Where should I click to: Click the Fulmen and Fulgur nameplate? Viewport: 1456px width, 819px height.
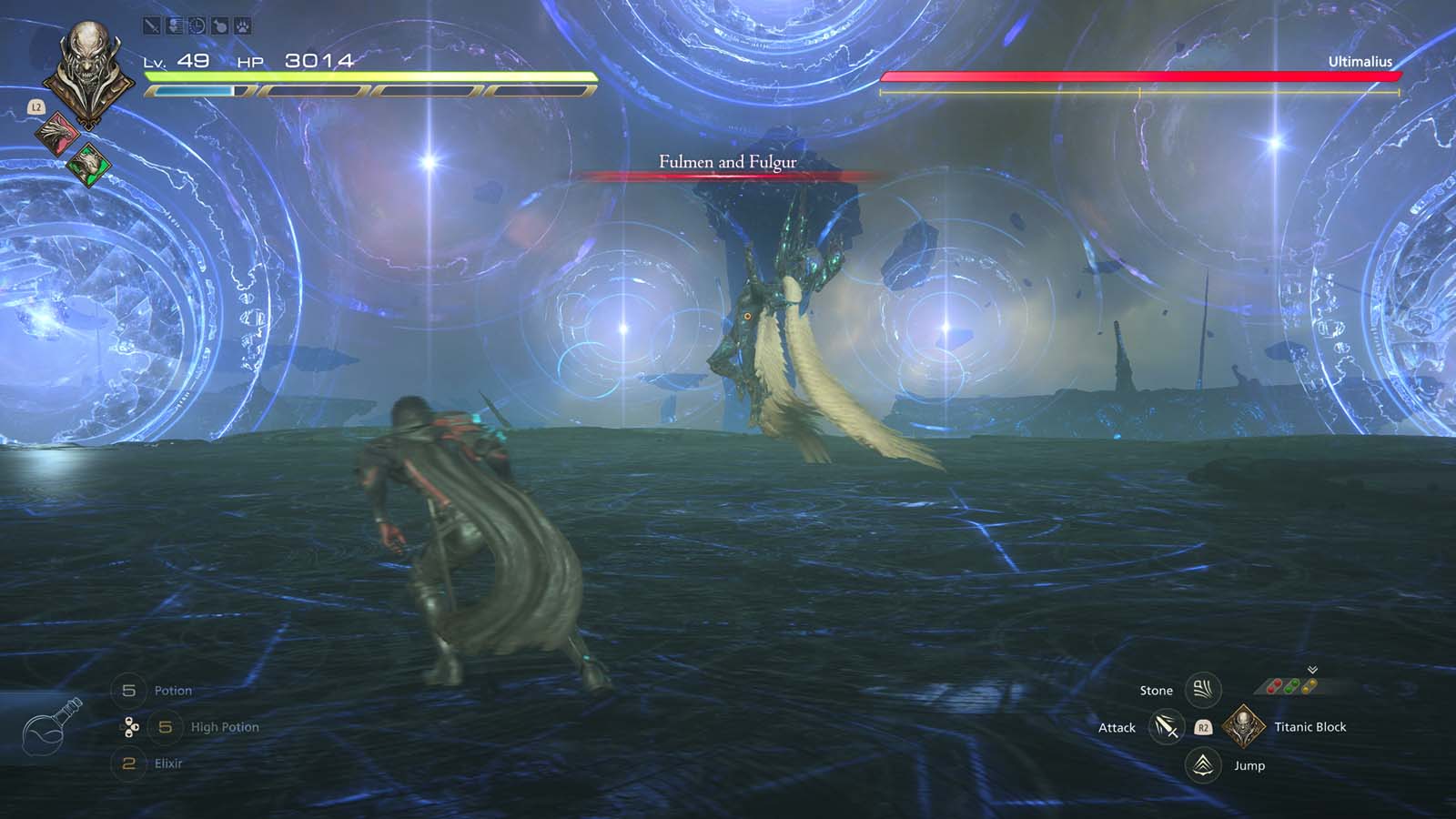tap(726, 162)
